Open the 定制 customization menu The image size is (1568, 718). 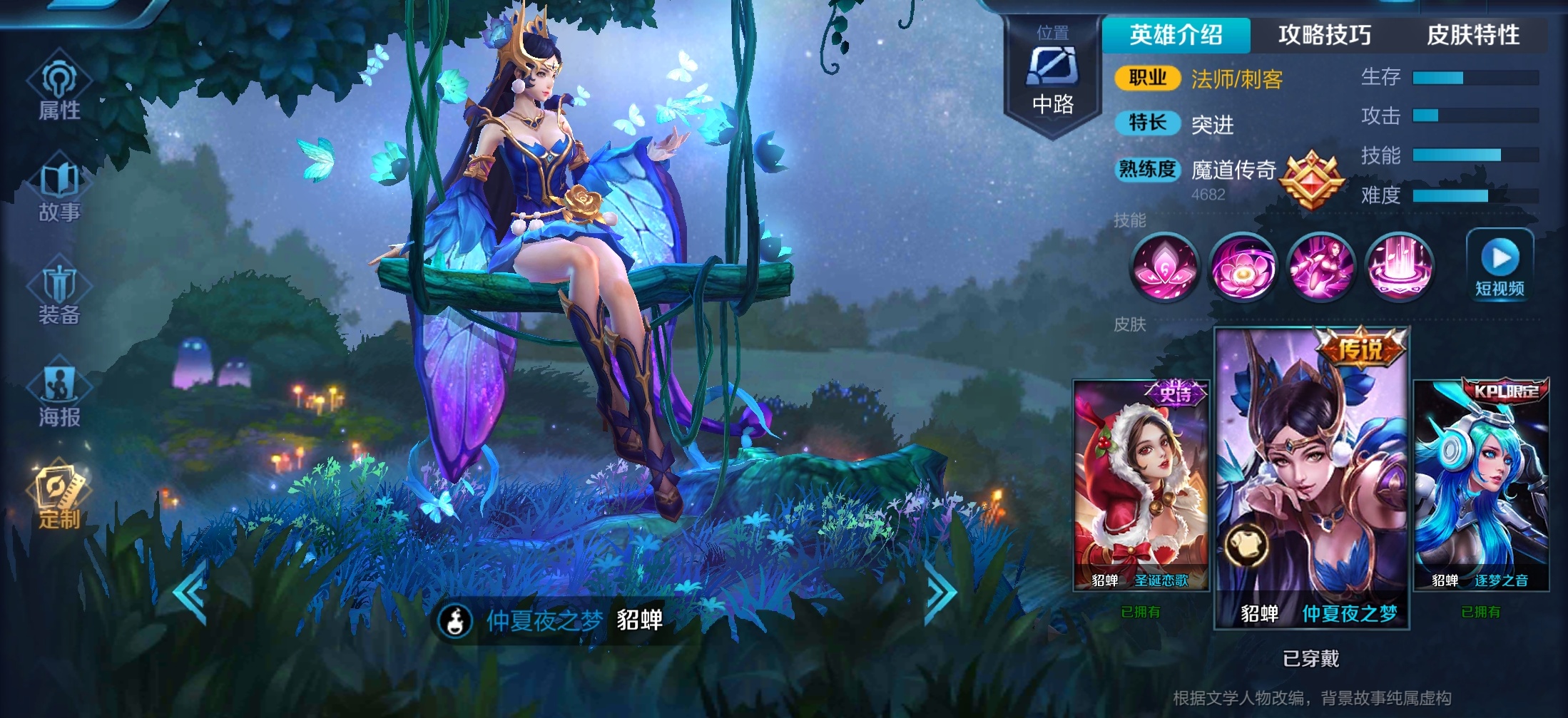[x=59, y=497]
